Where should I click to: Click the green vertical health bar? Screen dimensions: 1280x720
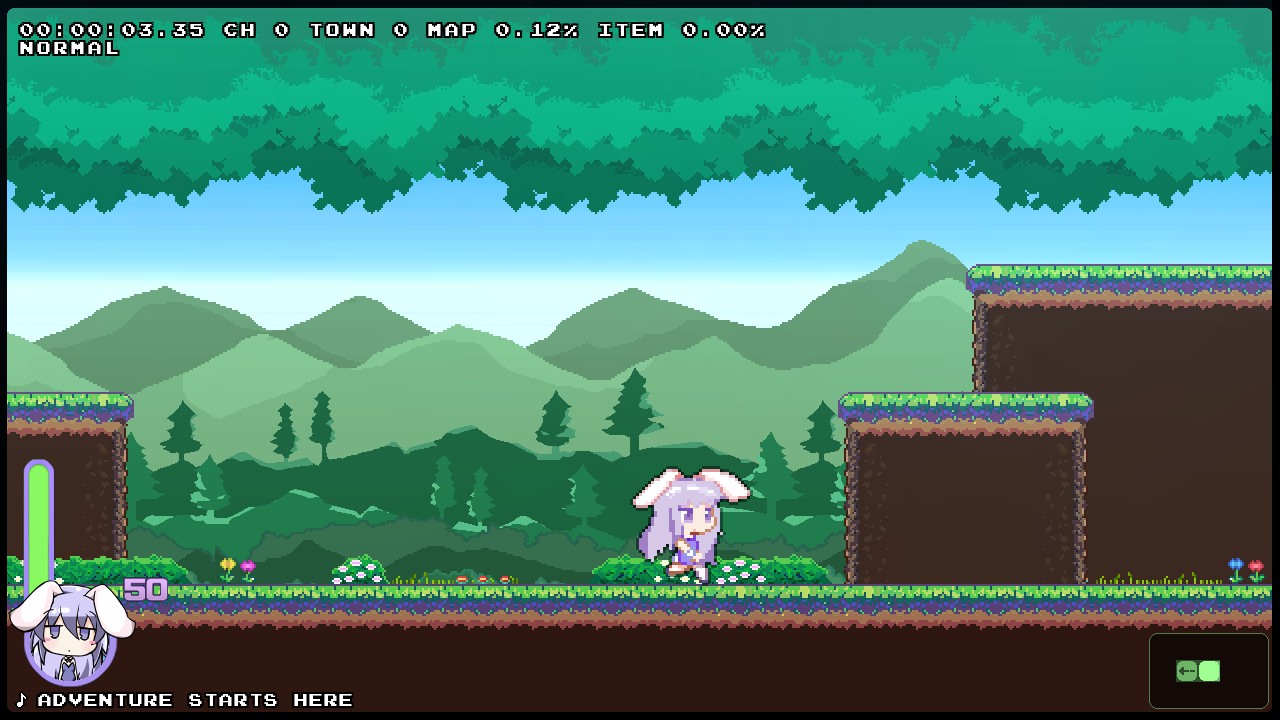38,520
